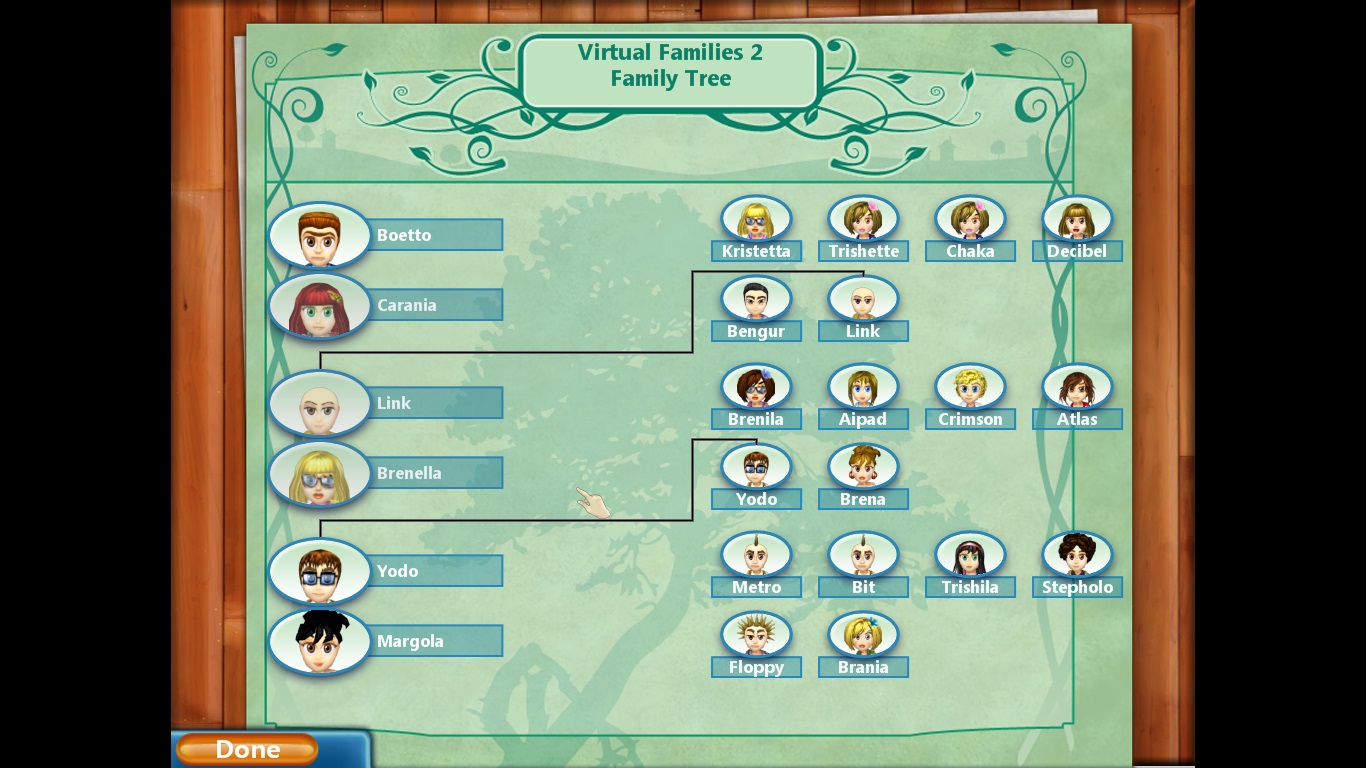1366x768 pixels.
Task: Select child portrait Kristetta
Action: 756,219
